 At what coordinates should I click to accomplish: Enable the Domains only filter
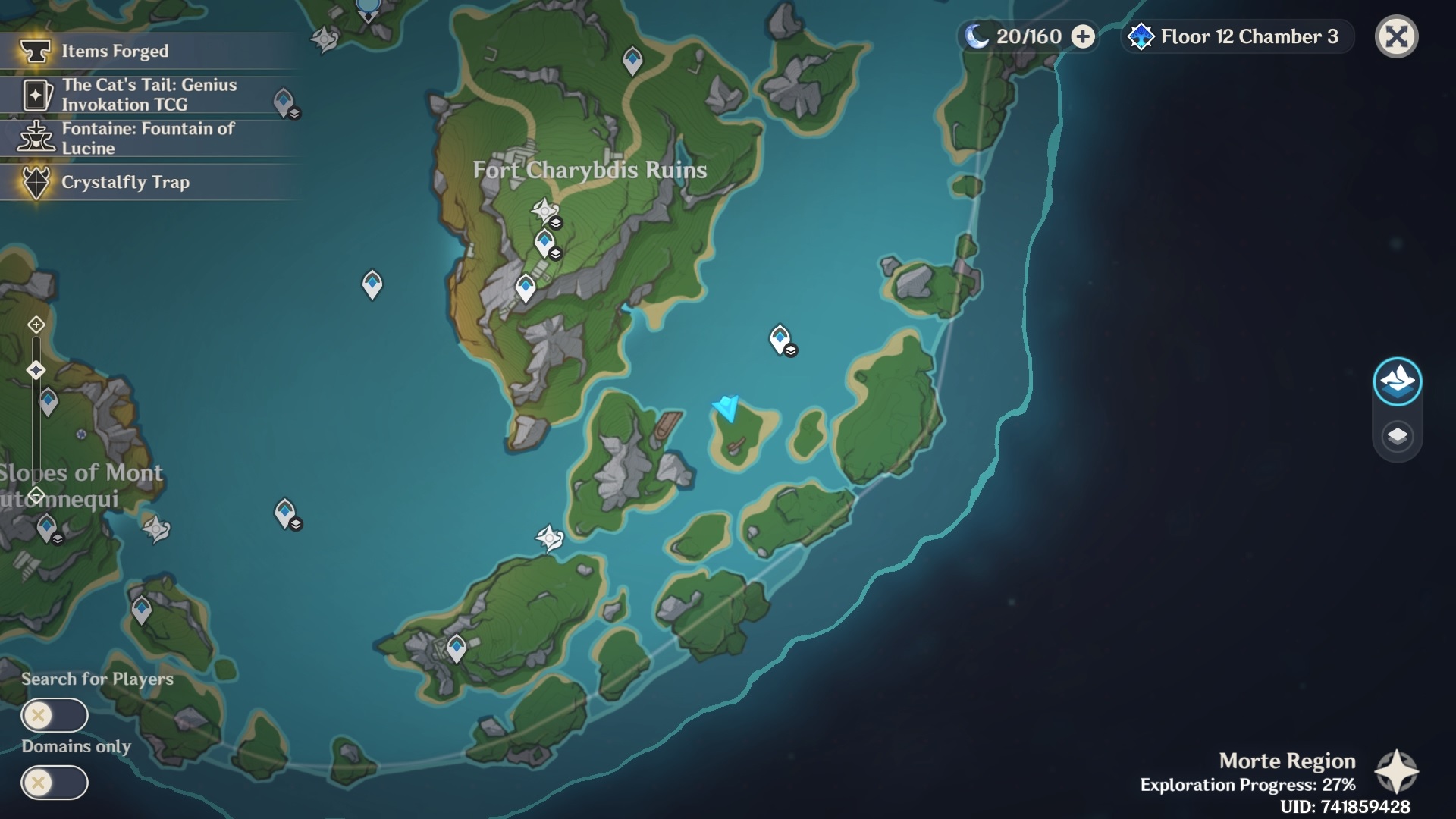[x=55, y=783]
